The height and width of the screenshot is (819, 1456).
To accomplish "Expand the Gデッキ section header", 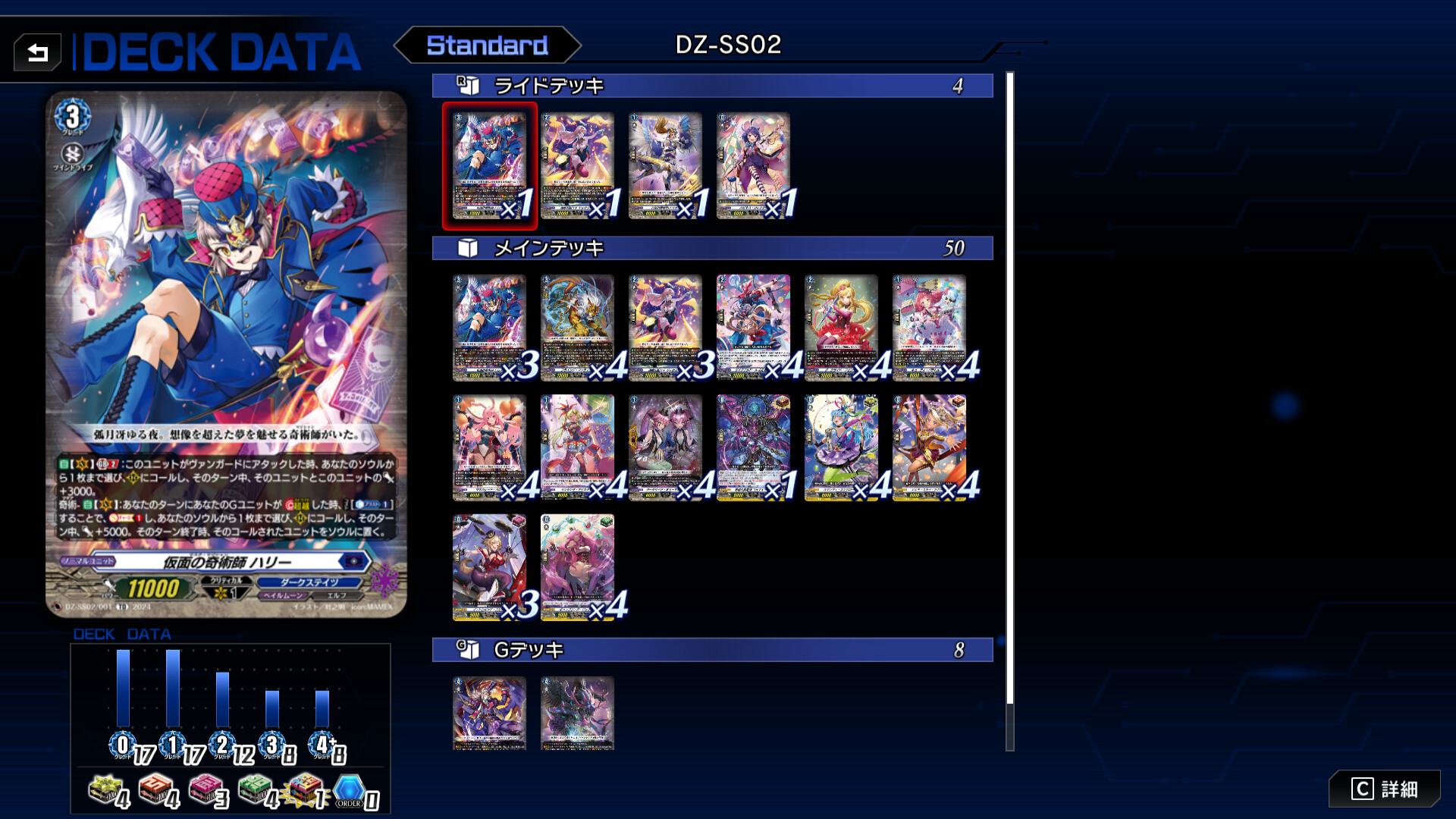I will [713, 648].
